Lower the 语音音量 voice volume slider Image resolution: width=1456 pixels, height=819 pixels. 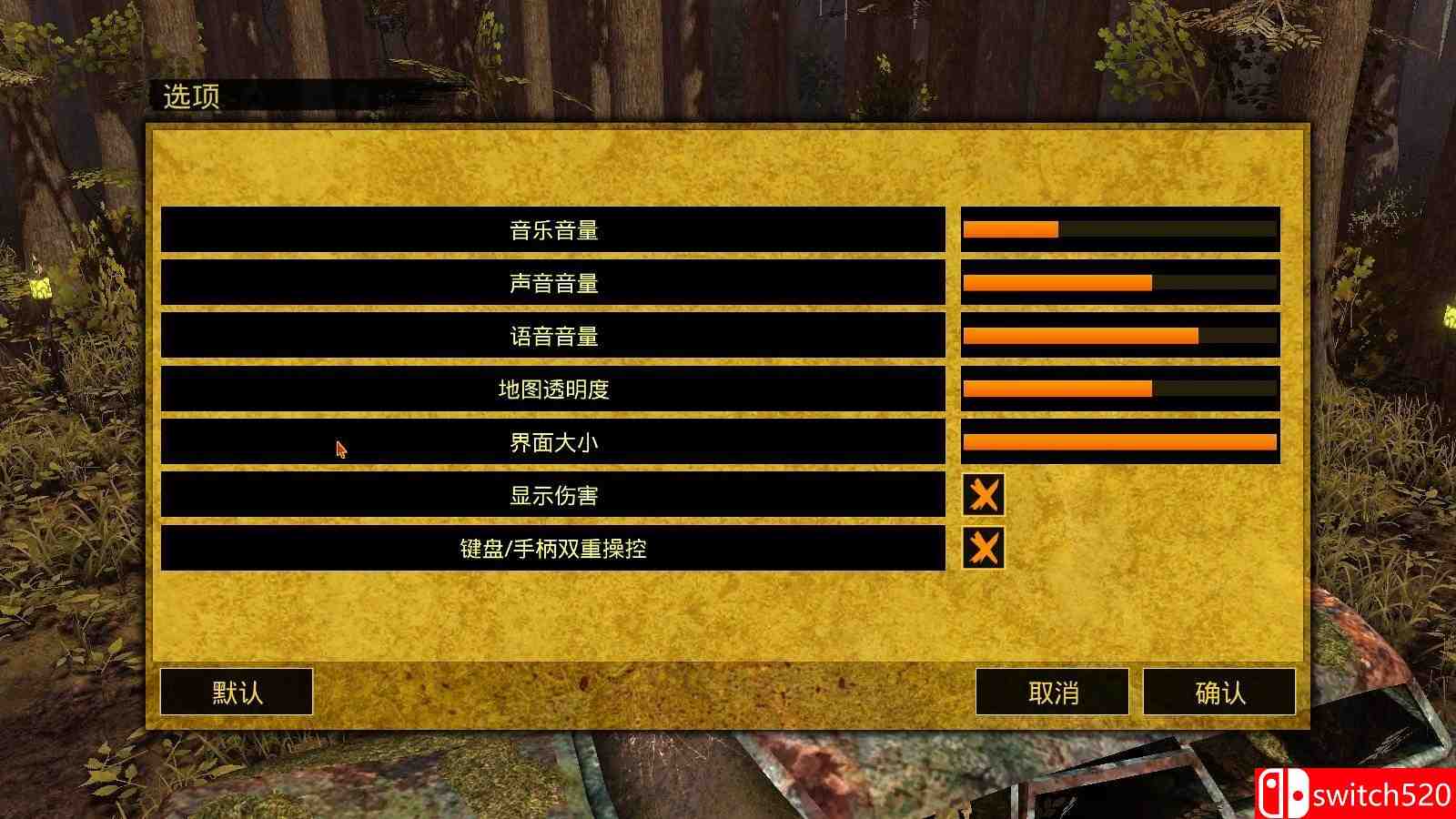pyautogui.click(x=1119, y=335)
